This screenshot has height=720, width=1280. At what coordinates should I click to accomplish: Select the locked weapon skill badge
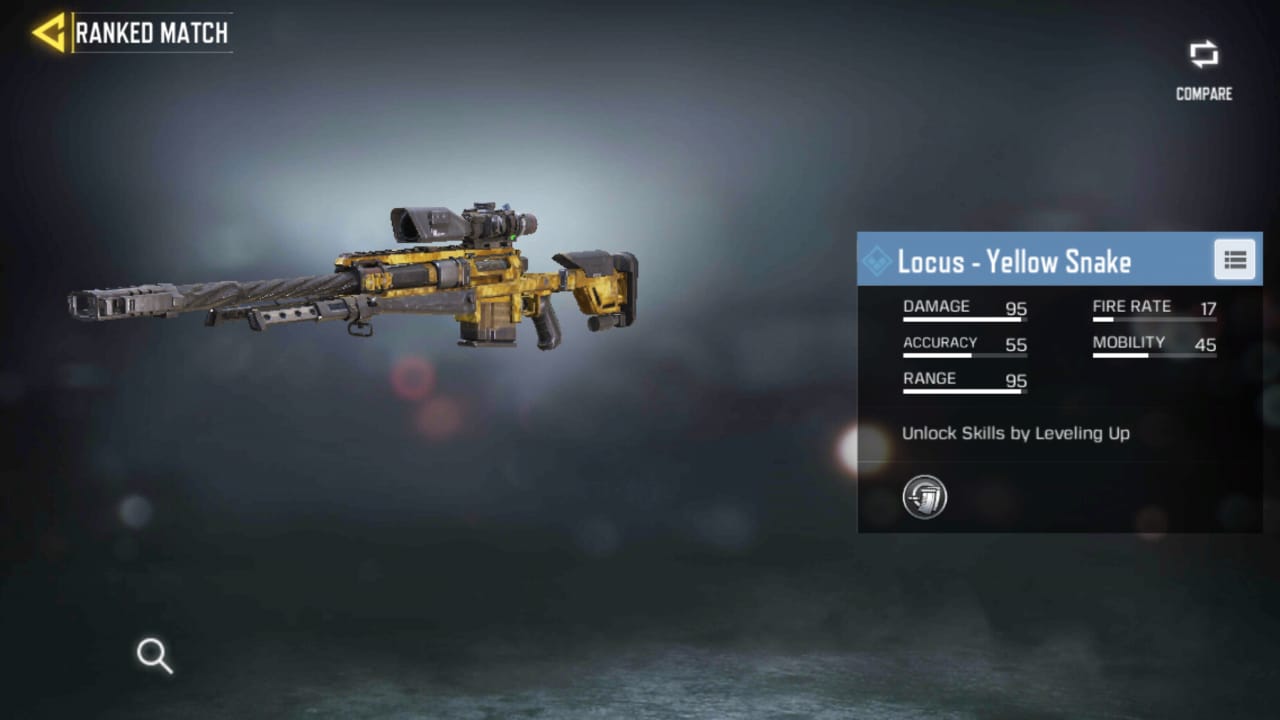[925, 497]
